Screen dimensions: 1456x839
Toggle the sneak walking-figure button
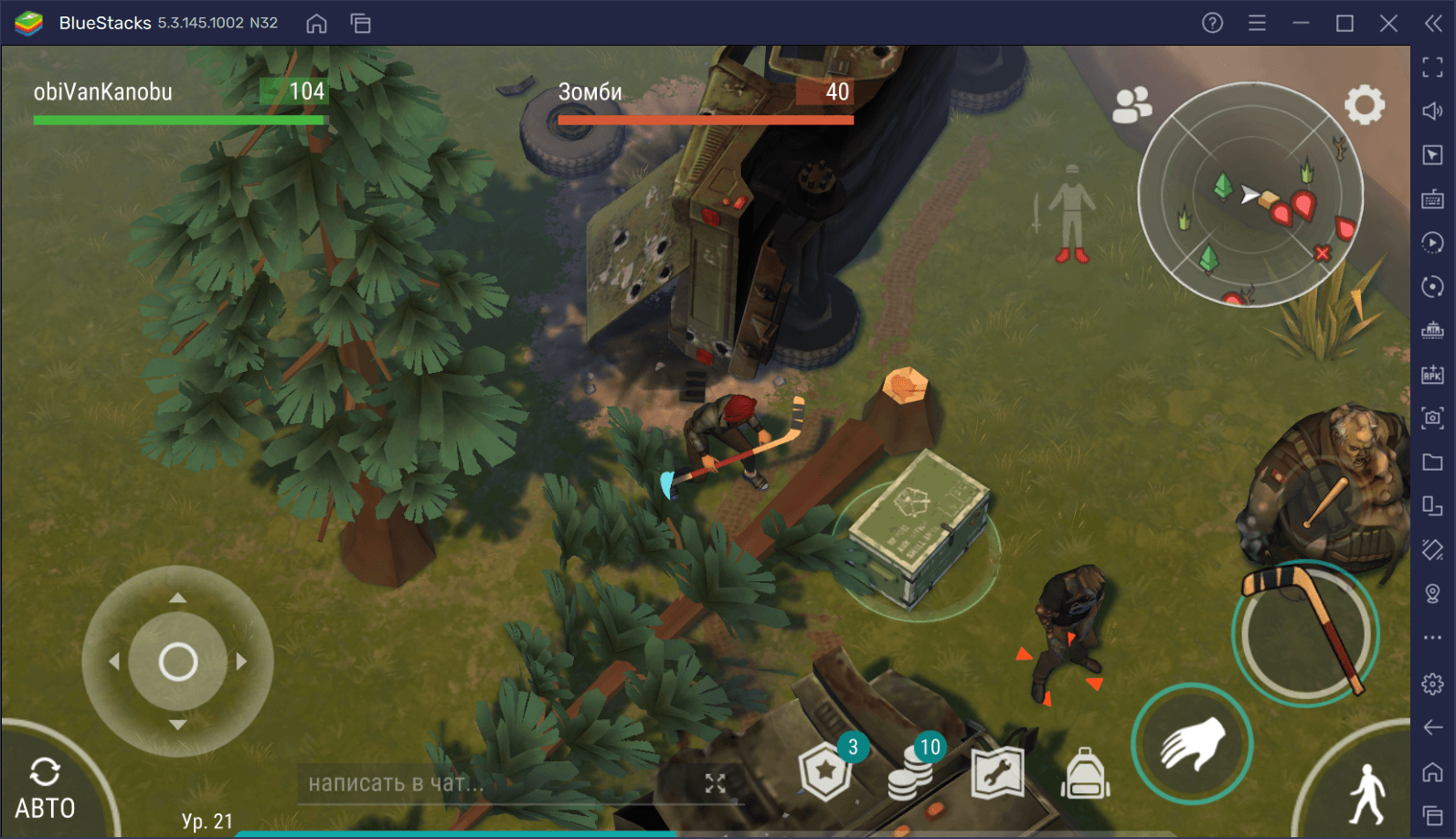[x=1367, y=793]
